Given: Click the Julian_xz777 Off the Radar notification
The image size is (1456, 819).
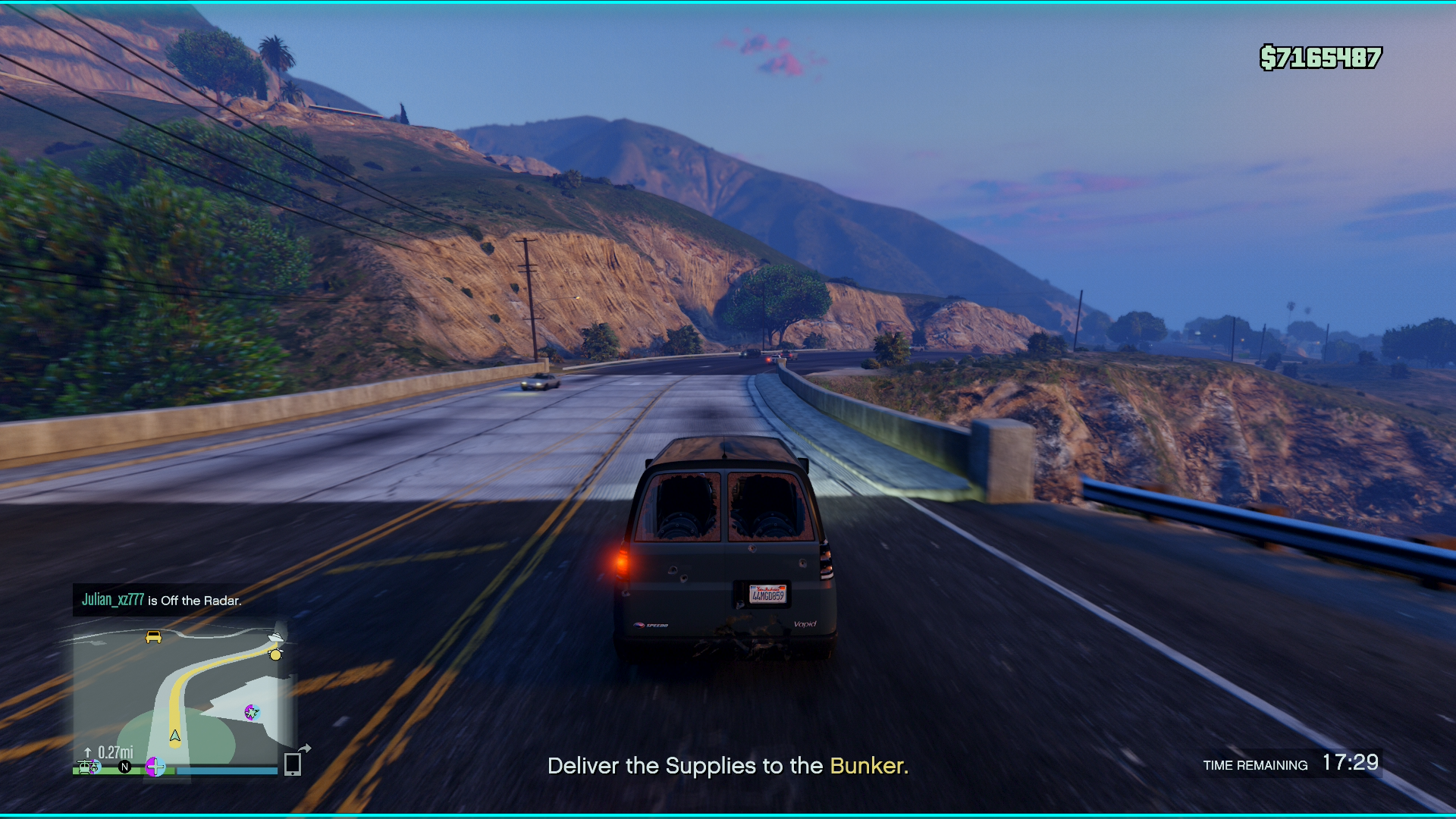Looking at the screenshot, I should [162, 600].
